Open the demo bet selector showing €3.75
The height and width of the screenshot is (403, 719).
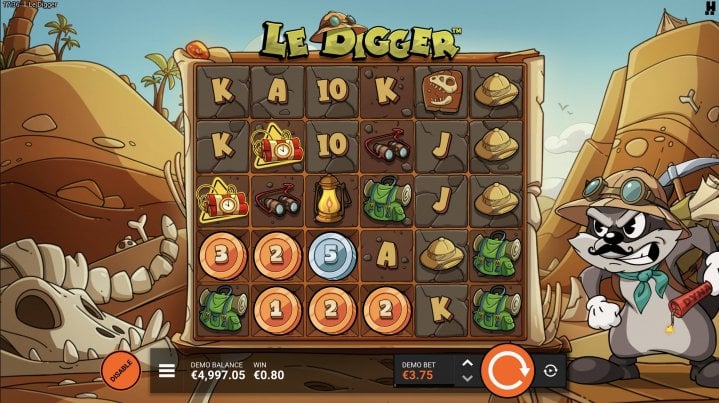point(425,371)
